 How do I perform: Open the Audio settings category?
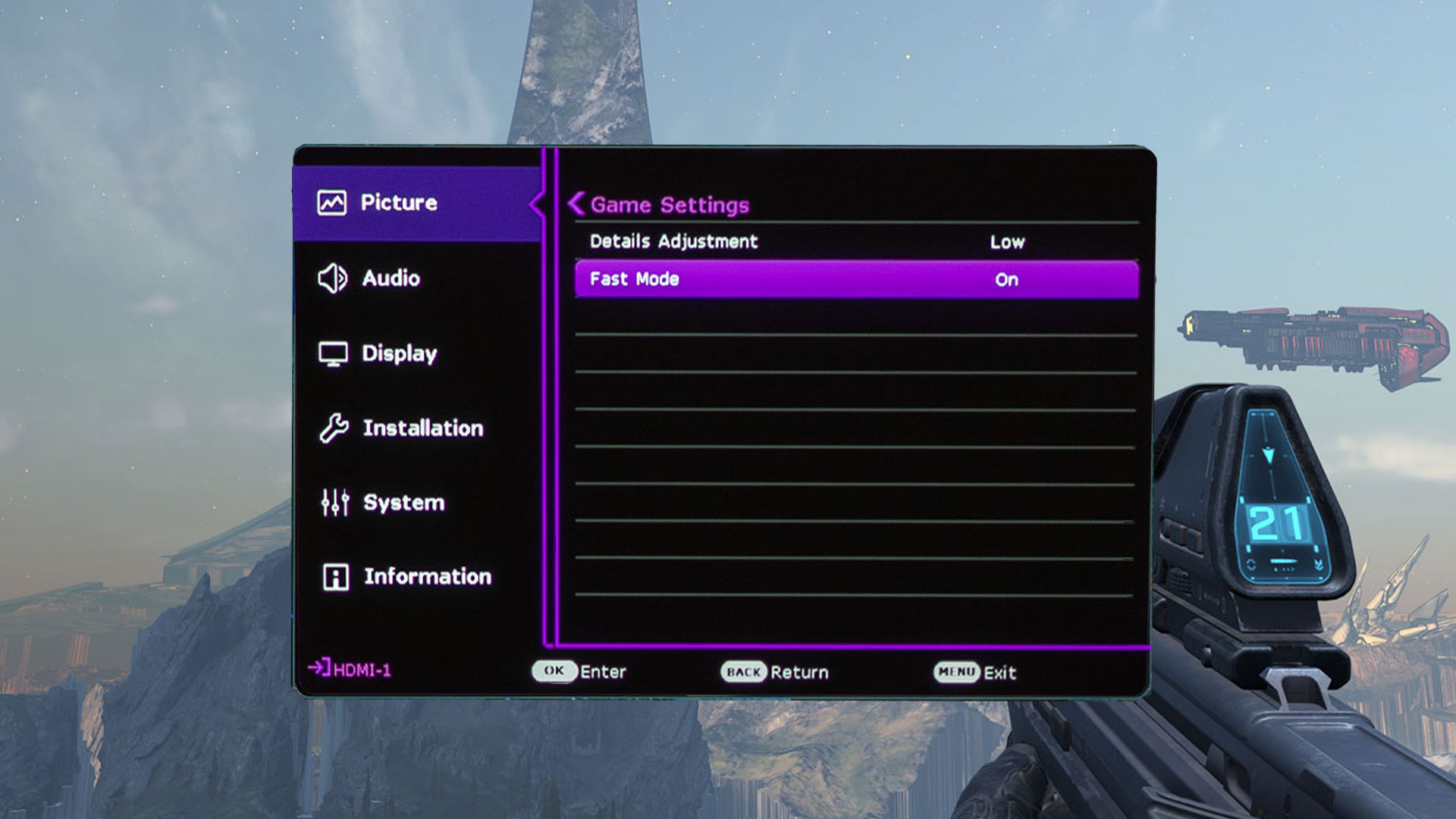[390, 278]
